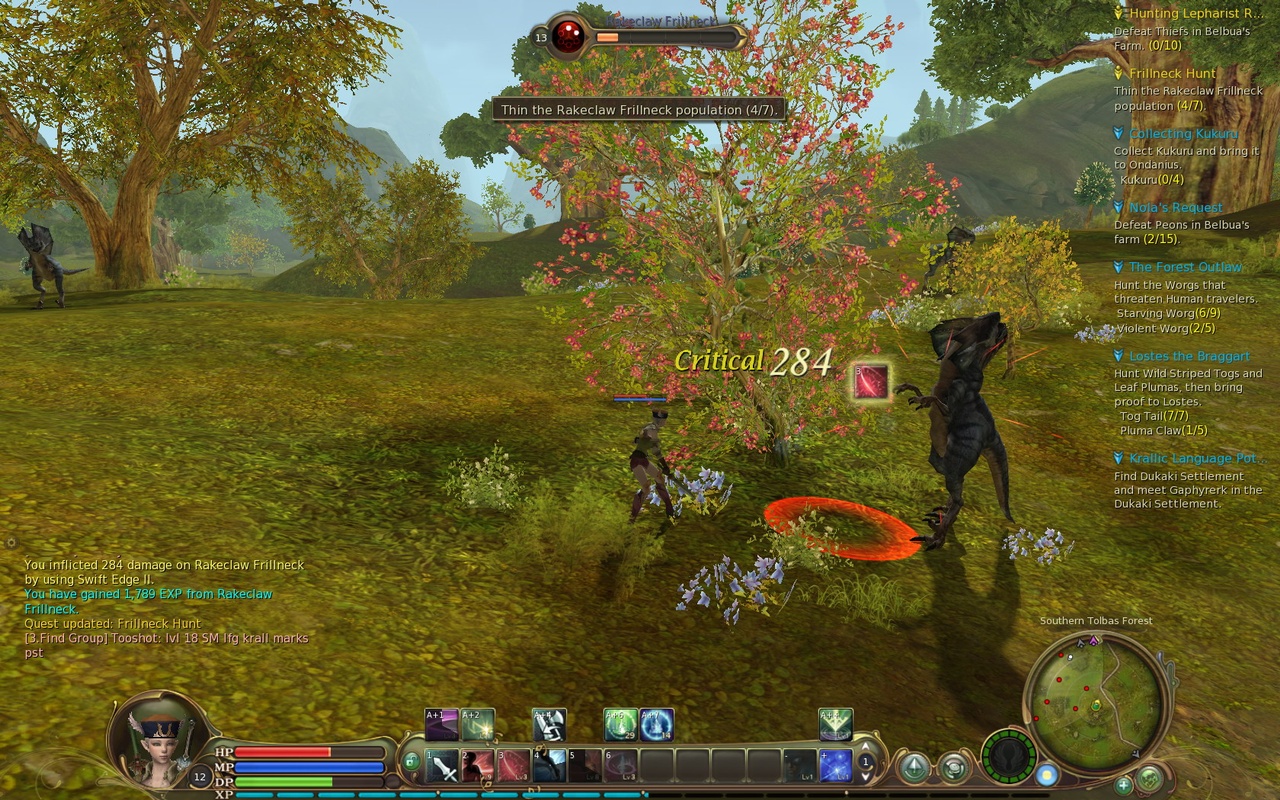Click the glowing chain-skill popup icon near the Frillneck

[x=871, y=379]
